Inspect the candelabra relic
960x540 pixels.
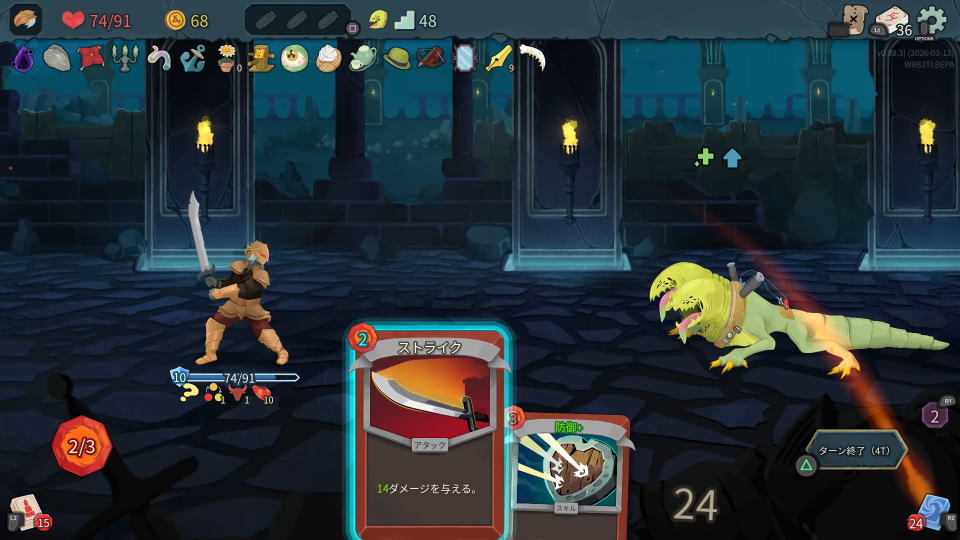click(124, 58)
